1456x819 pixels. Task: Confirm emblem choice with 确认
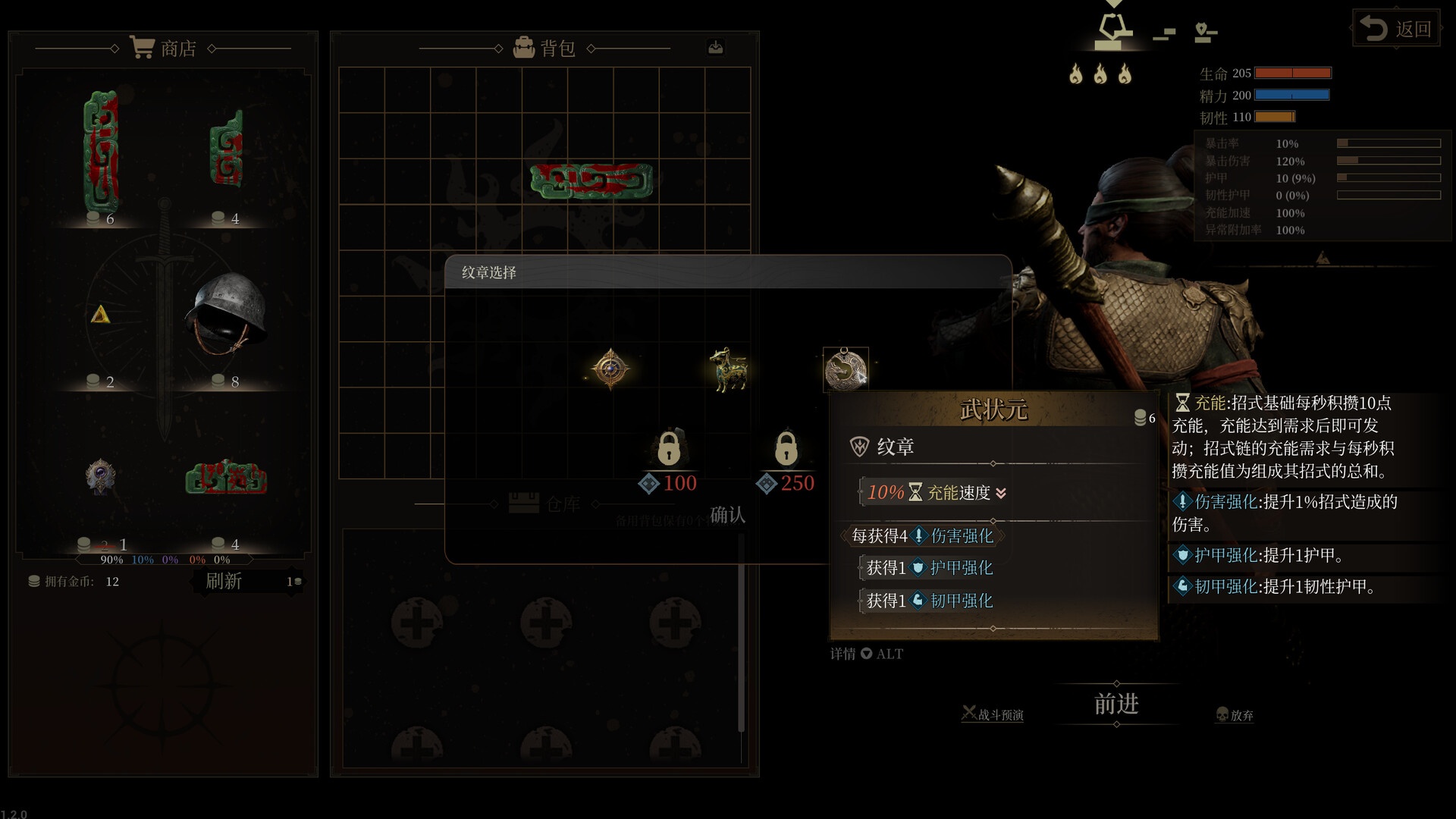(727, 515)
